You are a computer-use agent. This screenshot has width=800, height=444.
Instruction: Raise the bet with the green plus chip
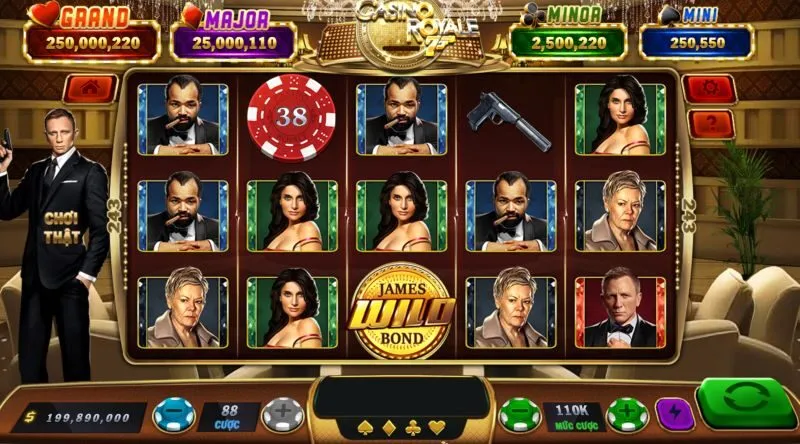pyautogui.click(x=627, y=413)
